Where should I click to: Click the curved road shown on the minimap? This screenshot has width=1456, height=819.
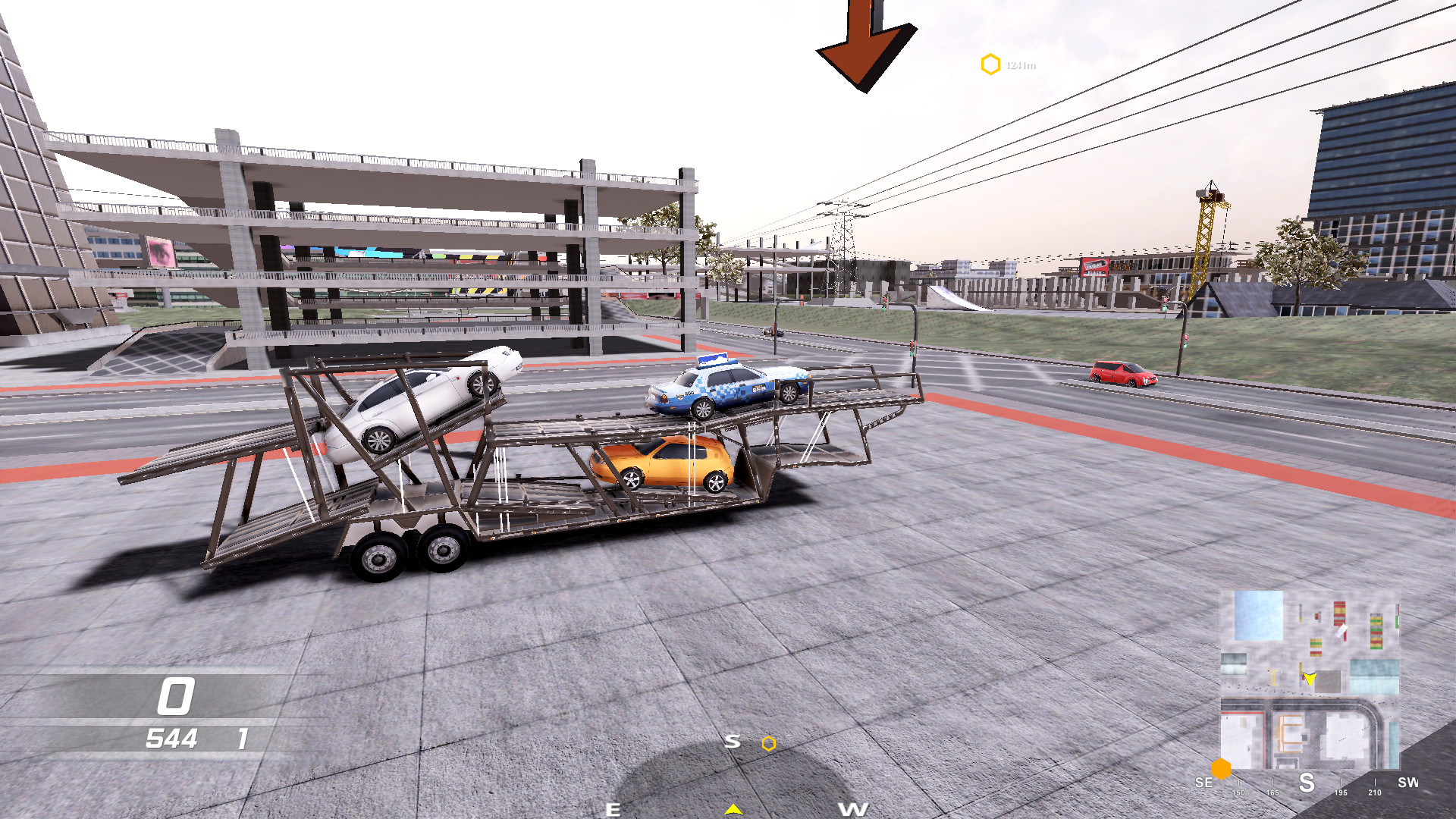pos(1369,708)
